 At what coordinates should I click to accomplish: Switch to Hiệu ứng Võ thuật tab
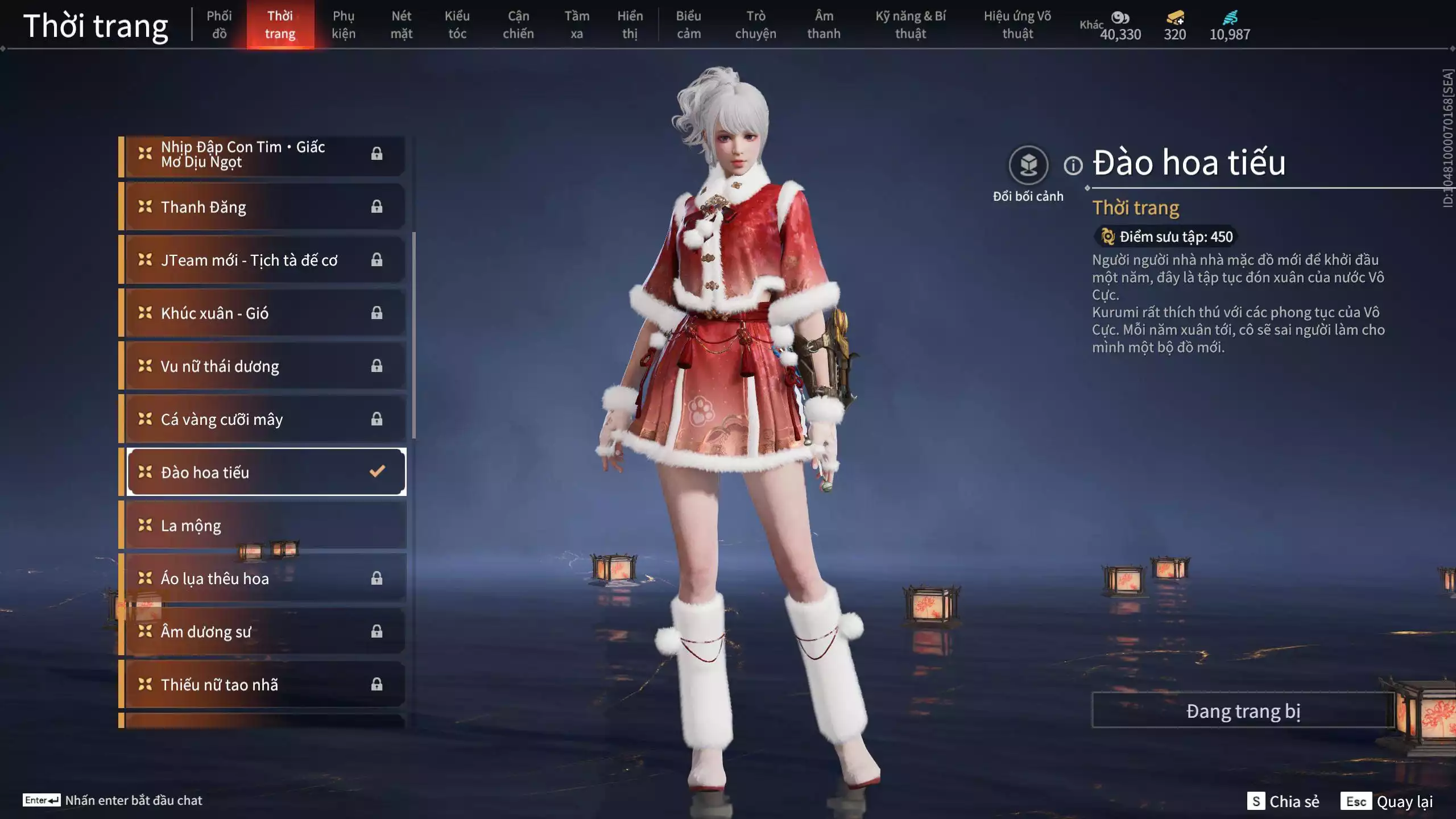pos(1017,24)
